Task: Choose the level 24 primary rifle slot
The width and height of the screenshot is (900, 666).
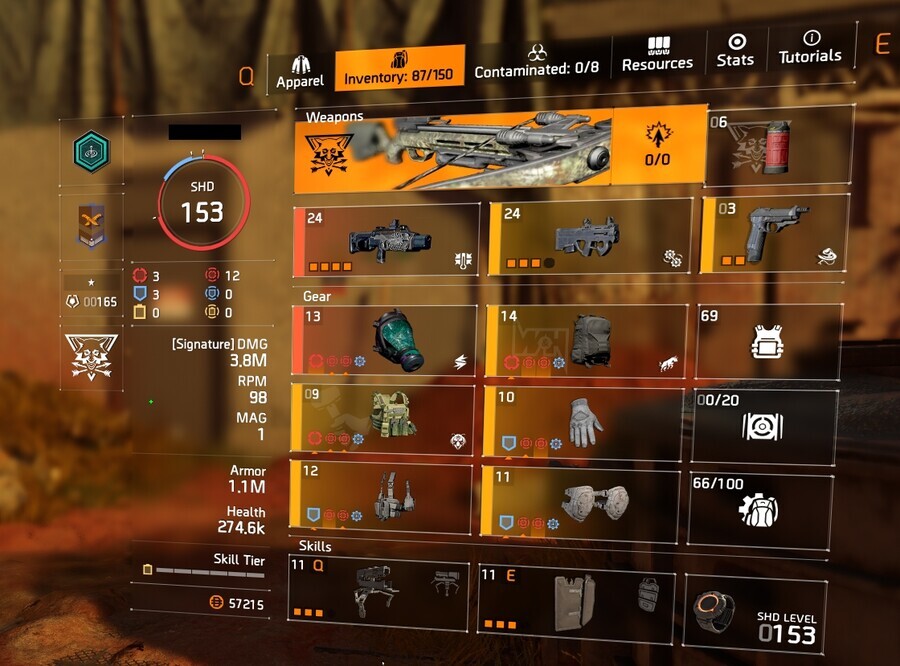Action: 384,241
